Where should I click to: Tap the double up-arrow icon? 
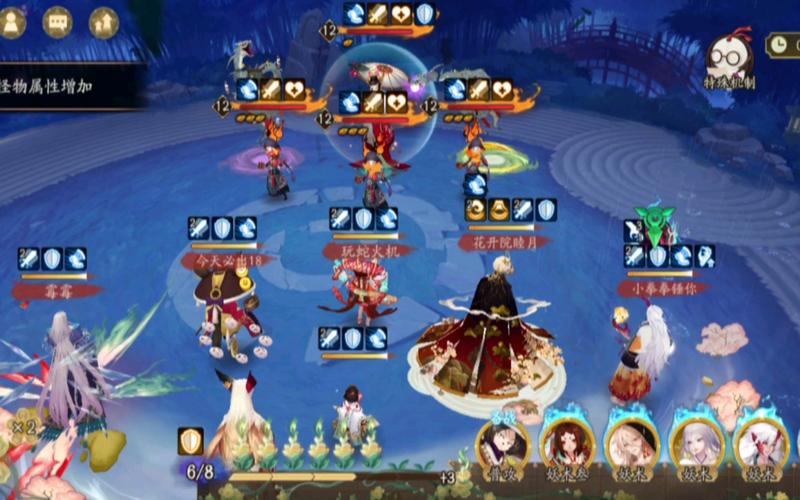[103, 23]
